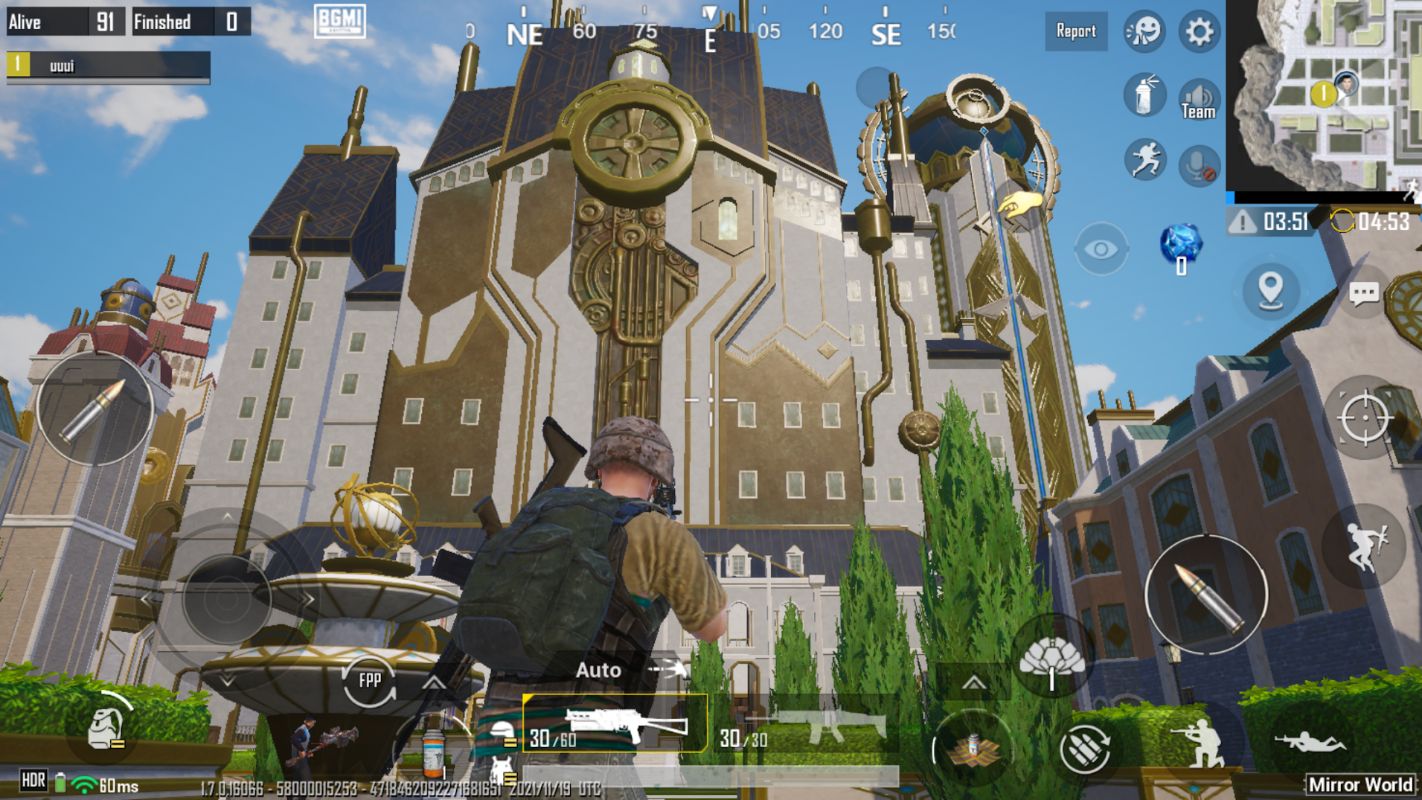Expand the chevron next to the parachute icon
Image resolution: width=1422 pixels, height=800 pixels.
(973, 683)
